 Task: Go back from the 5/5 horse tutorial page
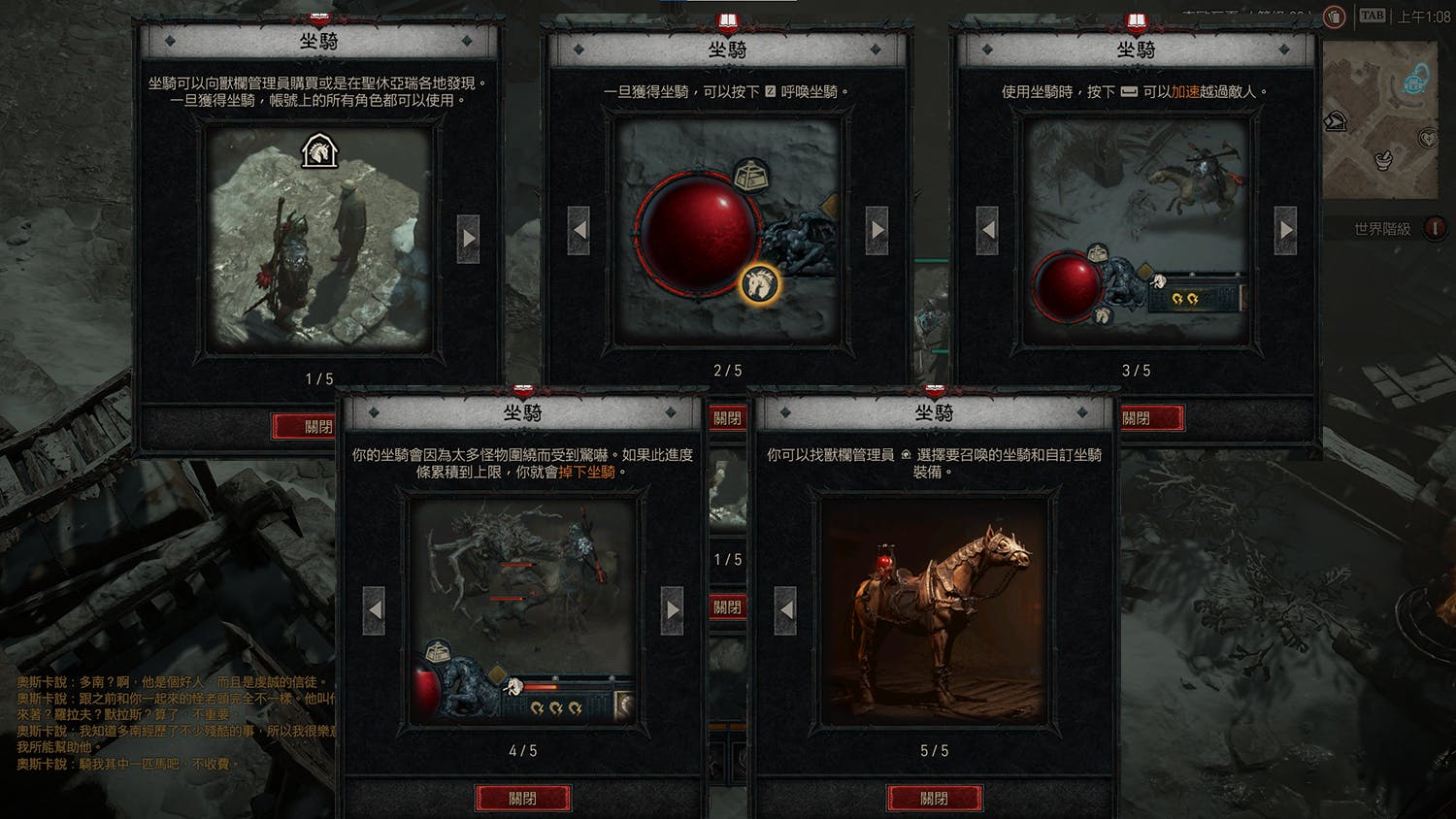point(786,610)
